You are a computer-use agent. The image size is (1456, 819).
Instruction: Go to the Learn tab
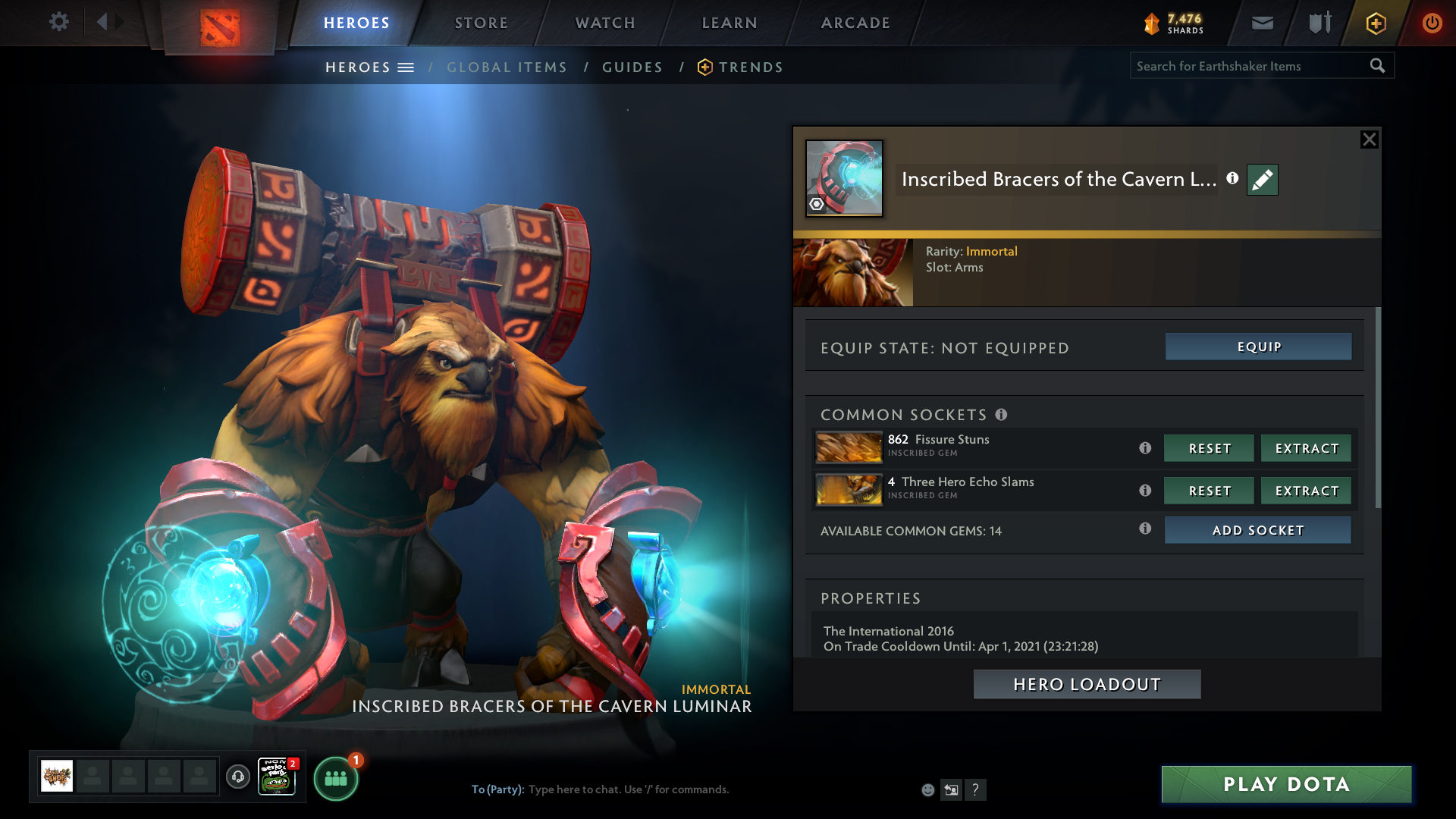730,23
